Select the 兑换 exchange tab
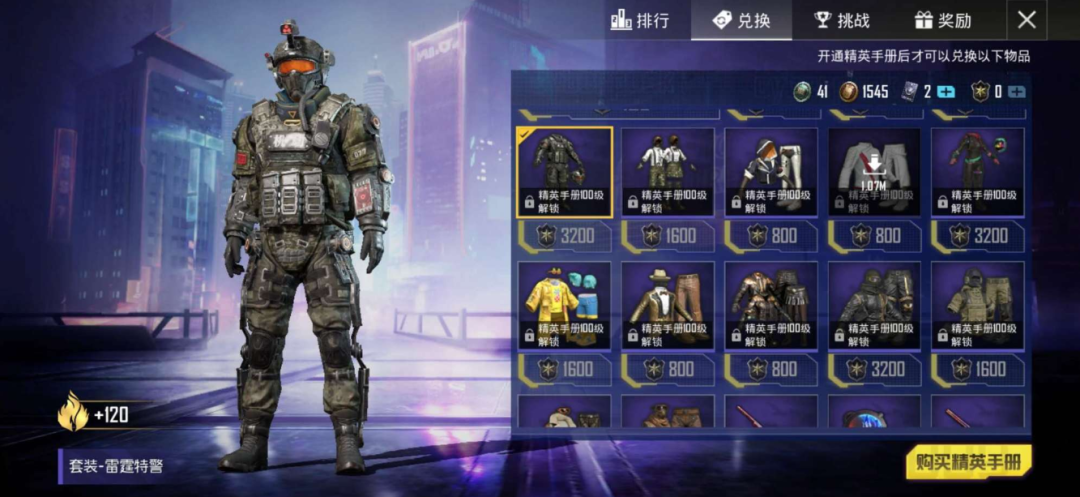 click(x=742, y=20)
